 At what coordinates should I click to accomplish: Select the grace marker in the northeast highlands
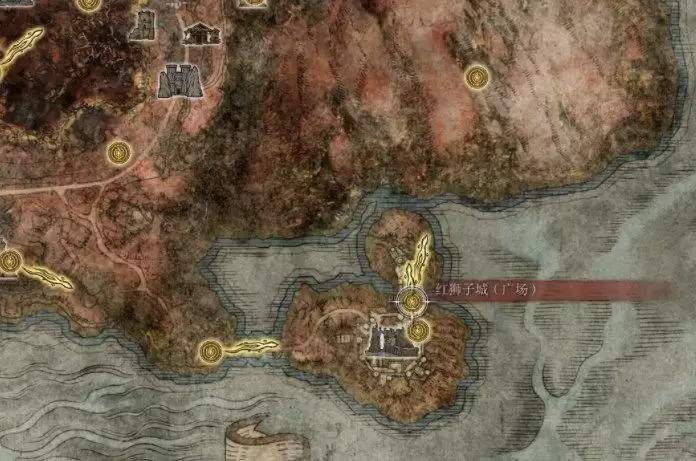(477, 74)
